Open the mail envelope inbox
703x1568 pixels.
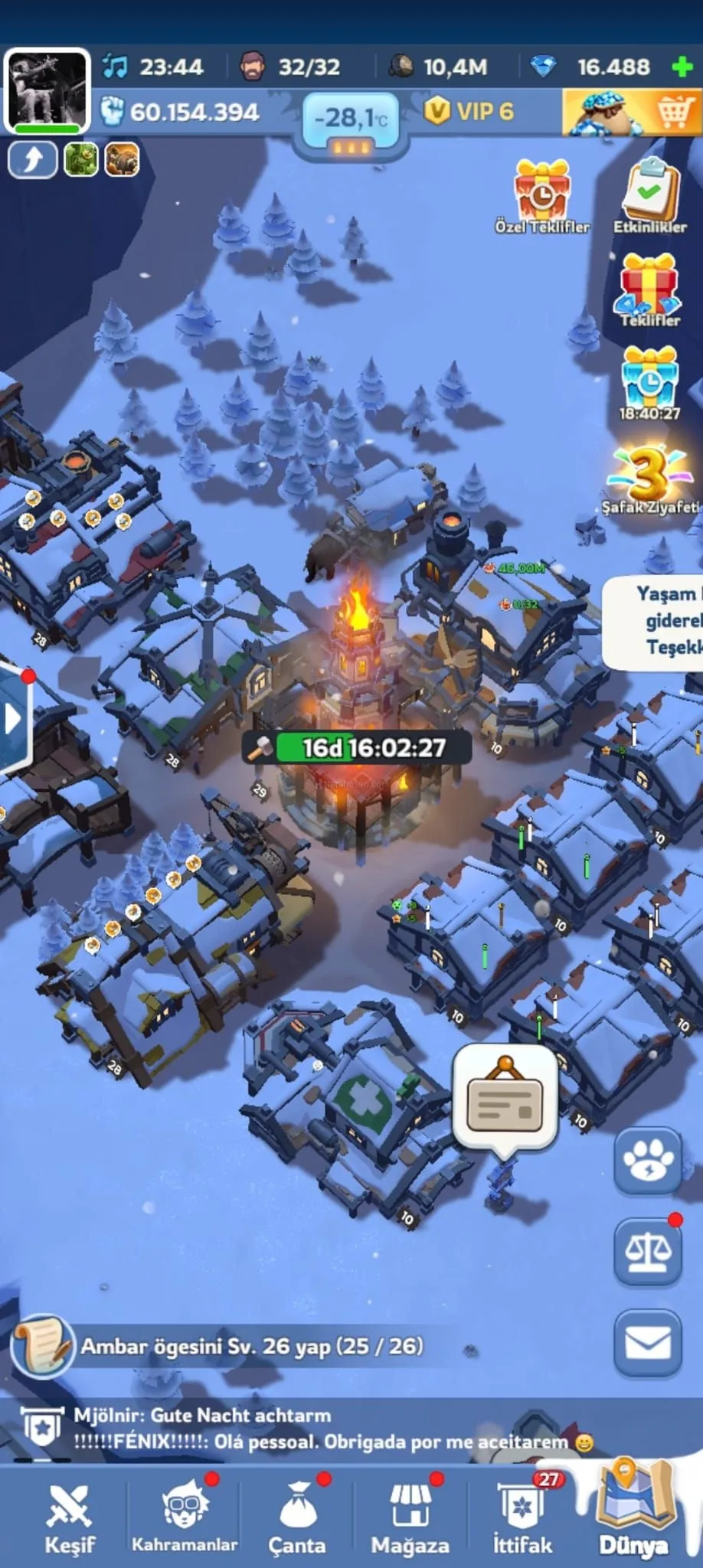point(648,1343)
